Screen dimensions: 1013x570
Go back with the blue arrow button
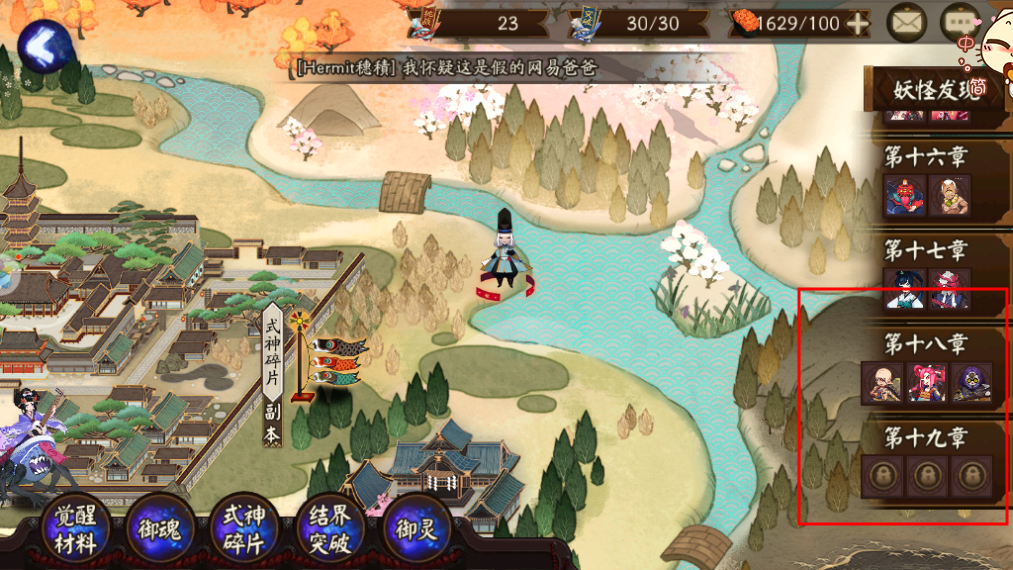42,46
